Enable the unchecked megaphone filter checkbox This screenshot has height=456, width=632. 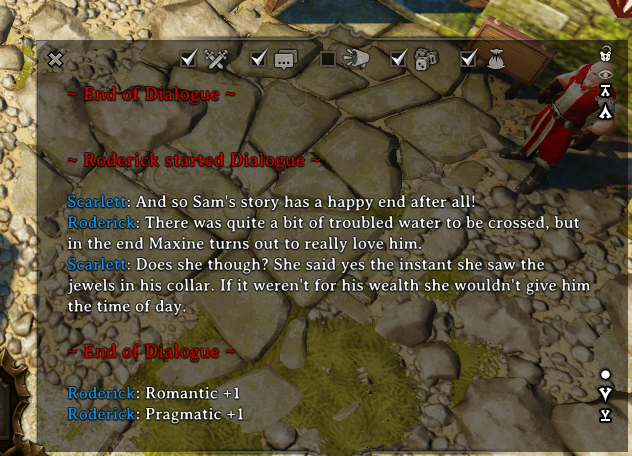point(329,60)
